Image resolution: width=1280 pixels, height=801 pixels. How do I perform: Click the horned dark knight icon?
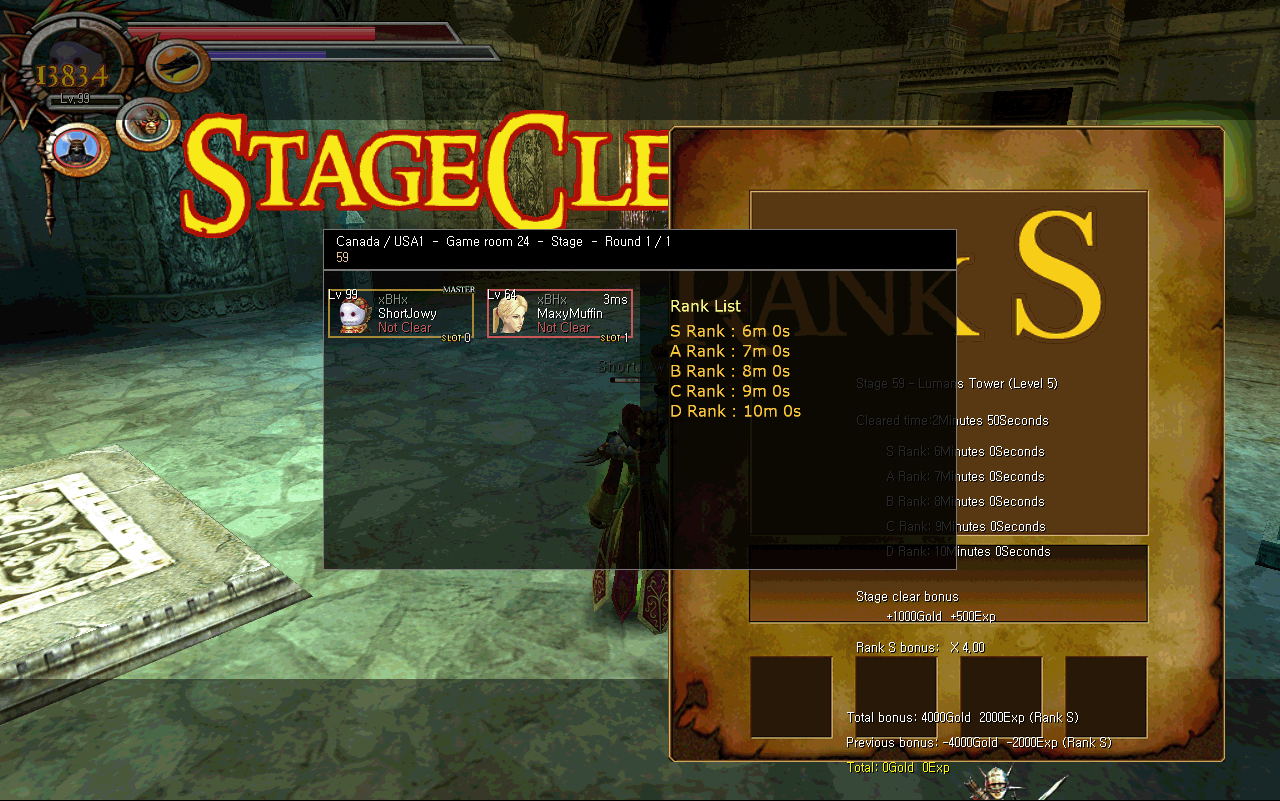pyautogui.click(x=76, y=149)
